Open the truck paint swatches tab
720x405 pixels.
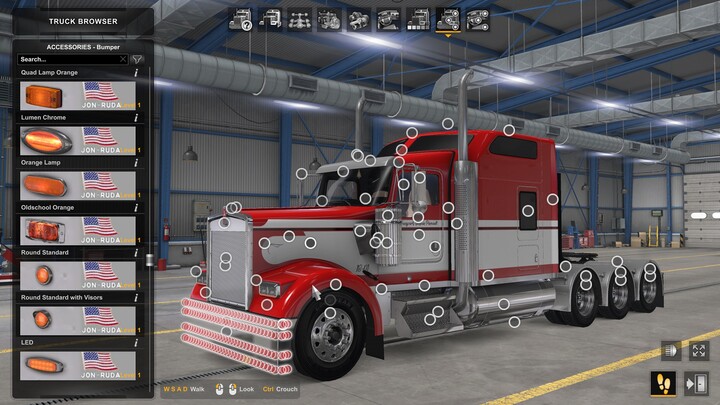418,18
